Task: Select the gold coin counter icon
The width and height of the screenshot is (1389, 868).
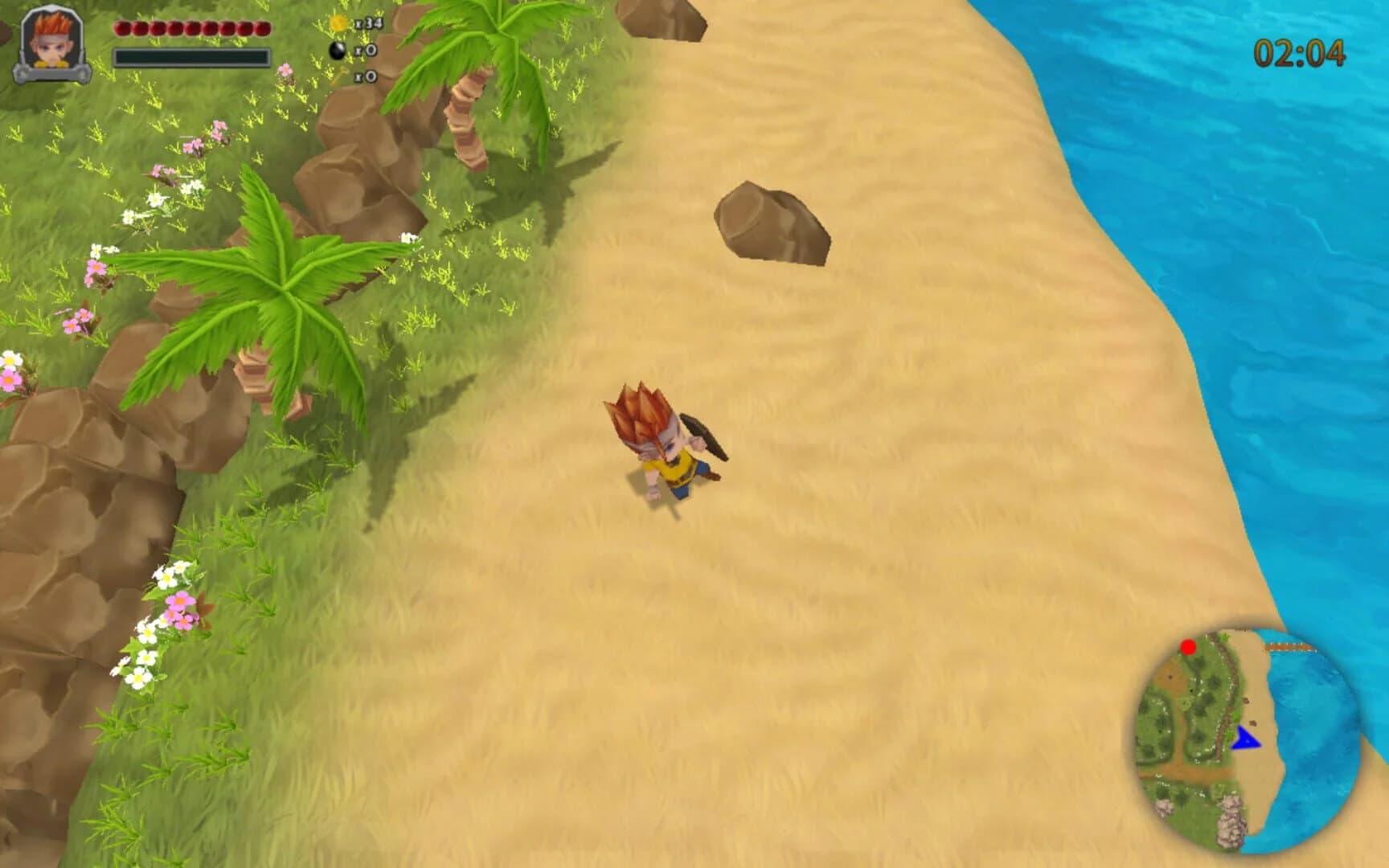Action: coord(338,20)
